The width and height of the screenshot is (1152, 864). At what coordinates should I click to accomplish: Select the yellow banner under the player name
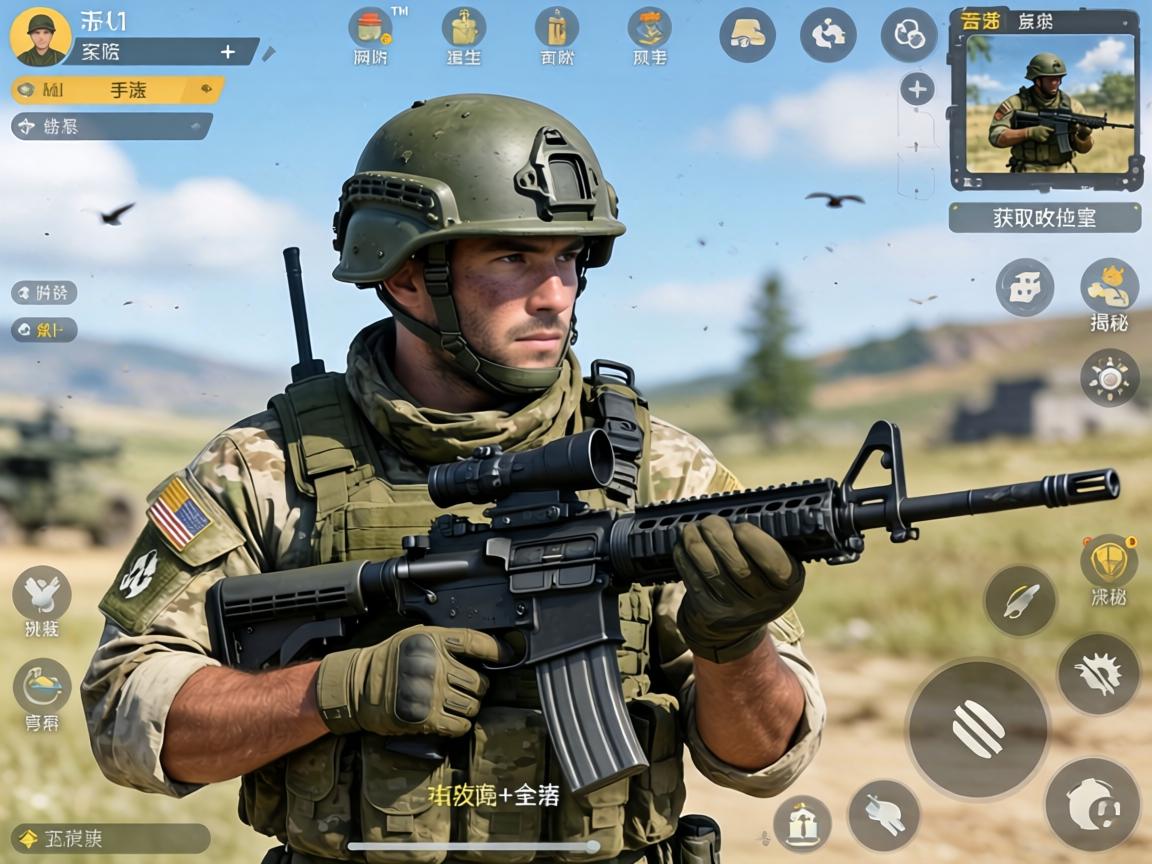click(118, 91)
